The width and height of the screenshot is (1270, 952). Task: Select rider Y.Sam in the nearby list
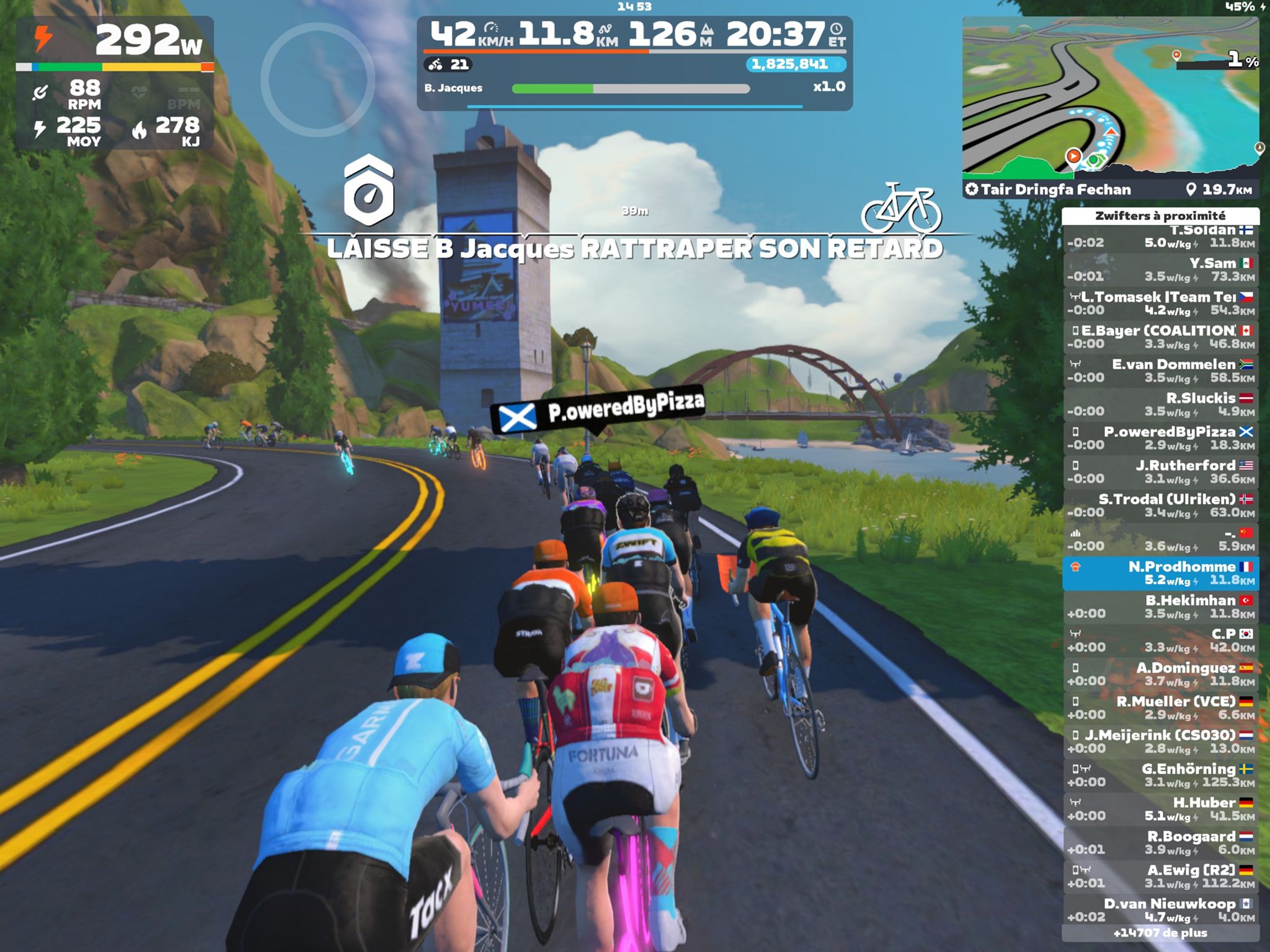1160,270
